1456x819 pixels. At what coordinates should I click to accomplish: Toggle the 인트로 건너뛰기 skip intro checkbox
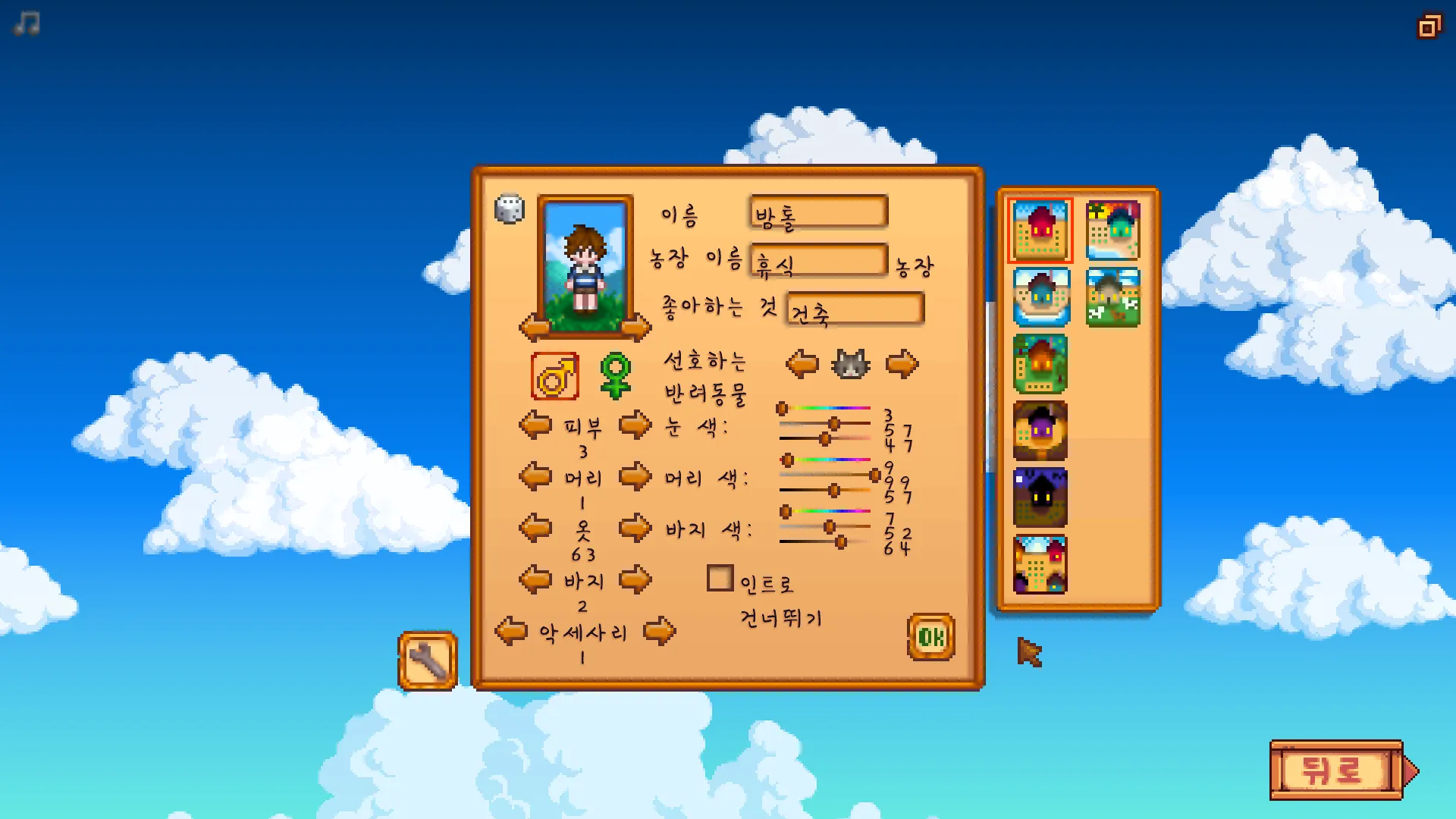pos(720,579)
